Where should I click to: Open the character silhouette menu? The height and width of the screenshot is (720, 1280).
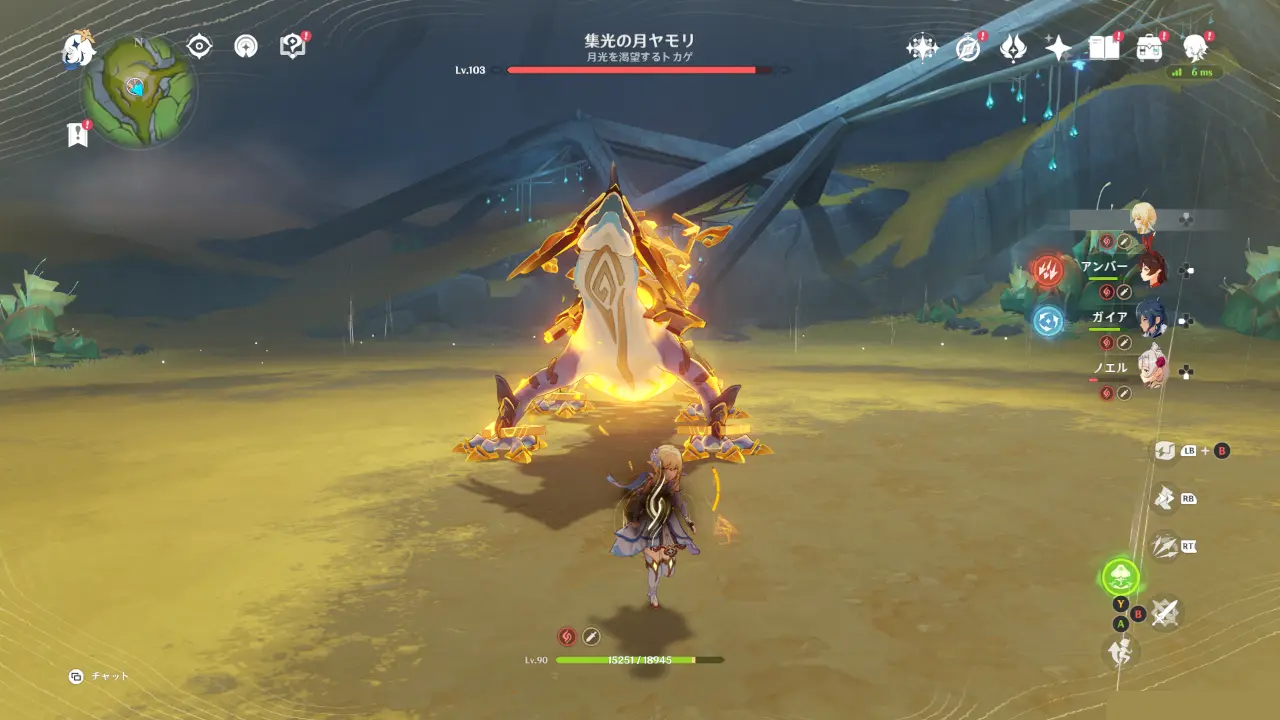[x=1194, y=47]
